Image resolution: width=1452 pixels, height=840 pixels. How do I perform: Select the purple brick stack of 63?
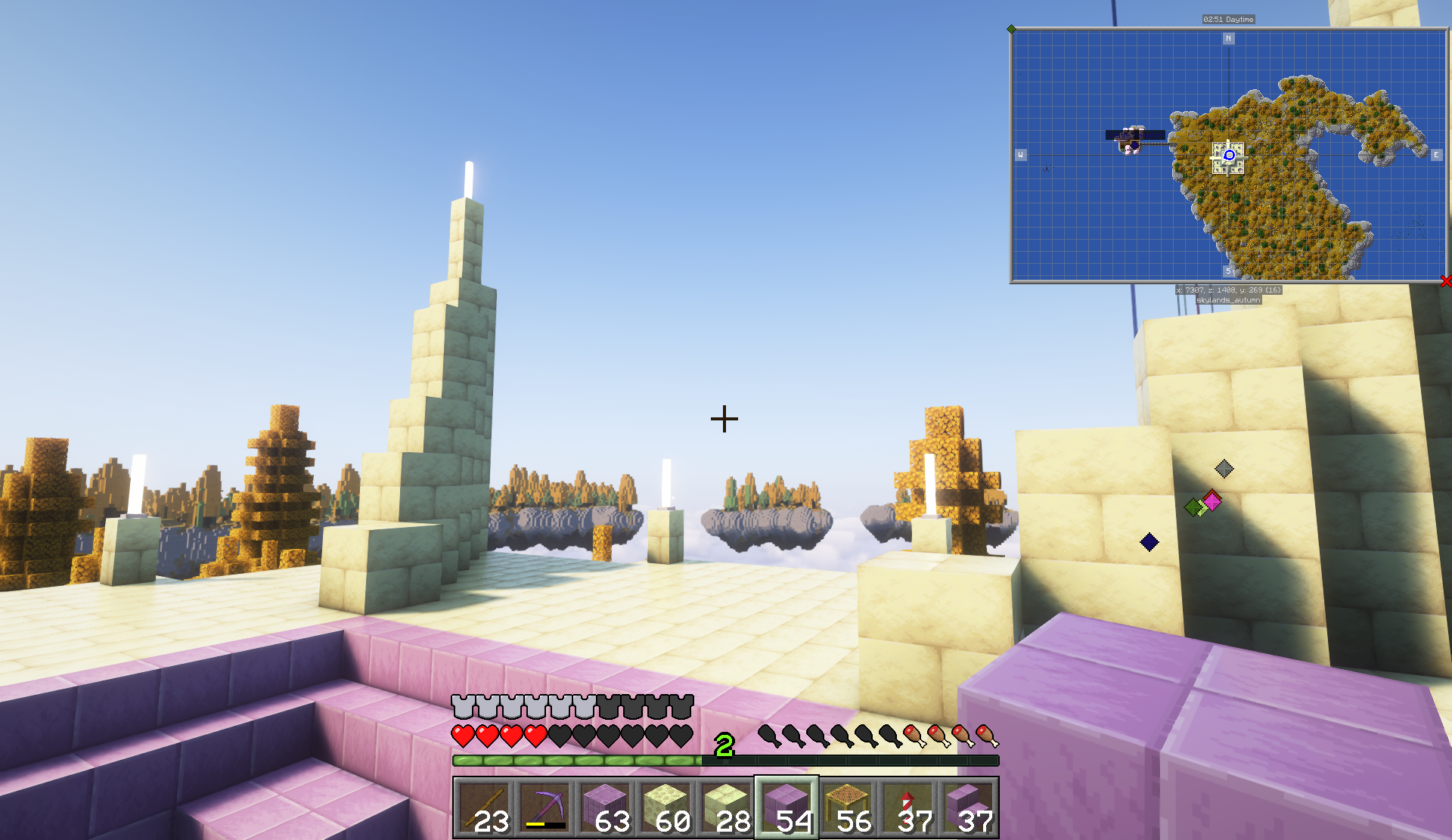605,807
